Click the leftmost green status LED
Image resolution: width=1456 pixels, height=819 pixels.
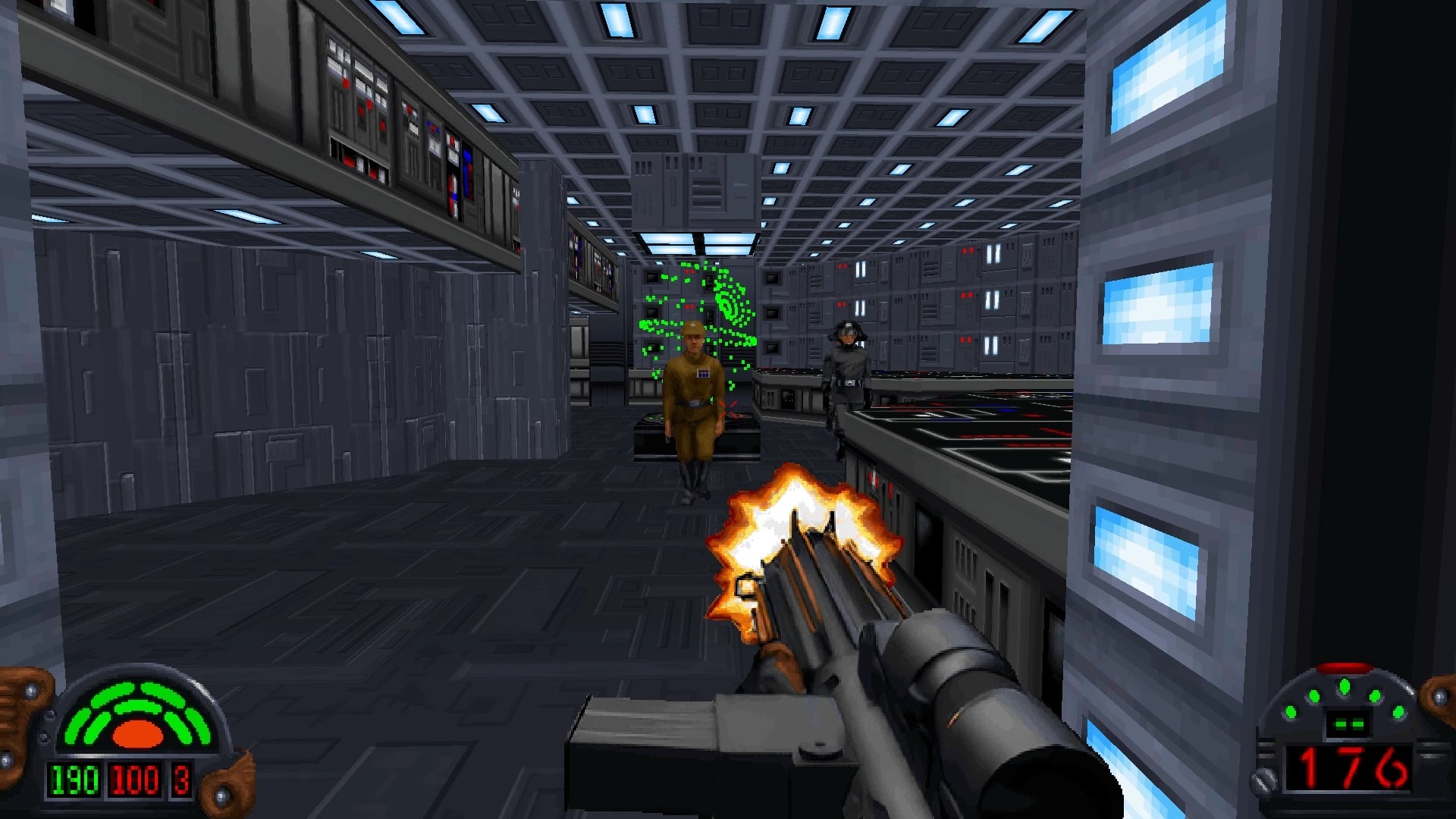point(1291,712)
